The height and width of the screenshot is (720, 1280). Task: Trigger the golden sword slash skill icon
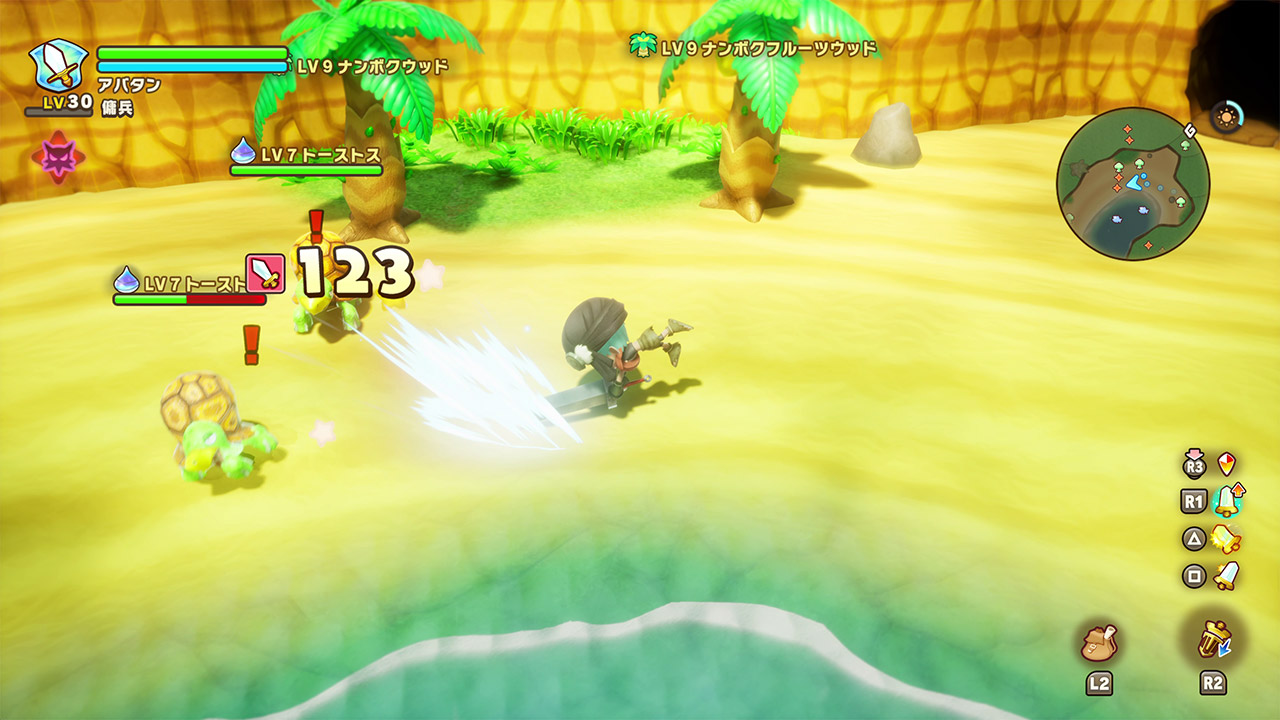pyautogui.click(x=1226, y=539)
